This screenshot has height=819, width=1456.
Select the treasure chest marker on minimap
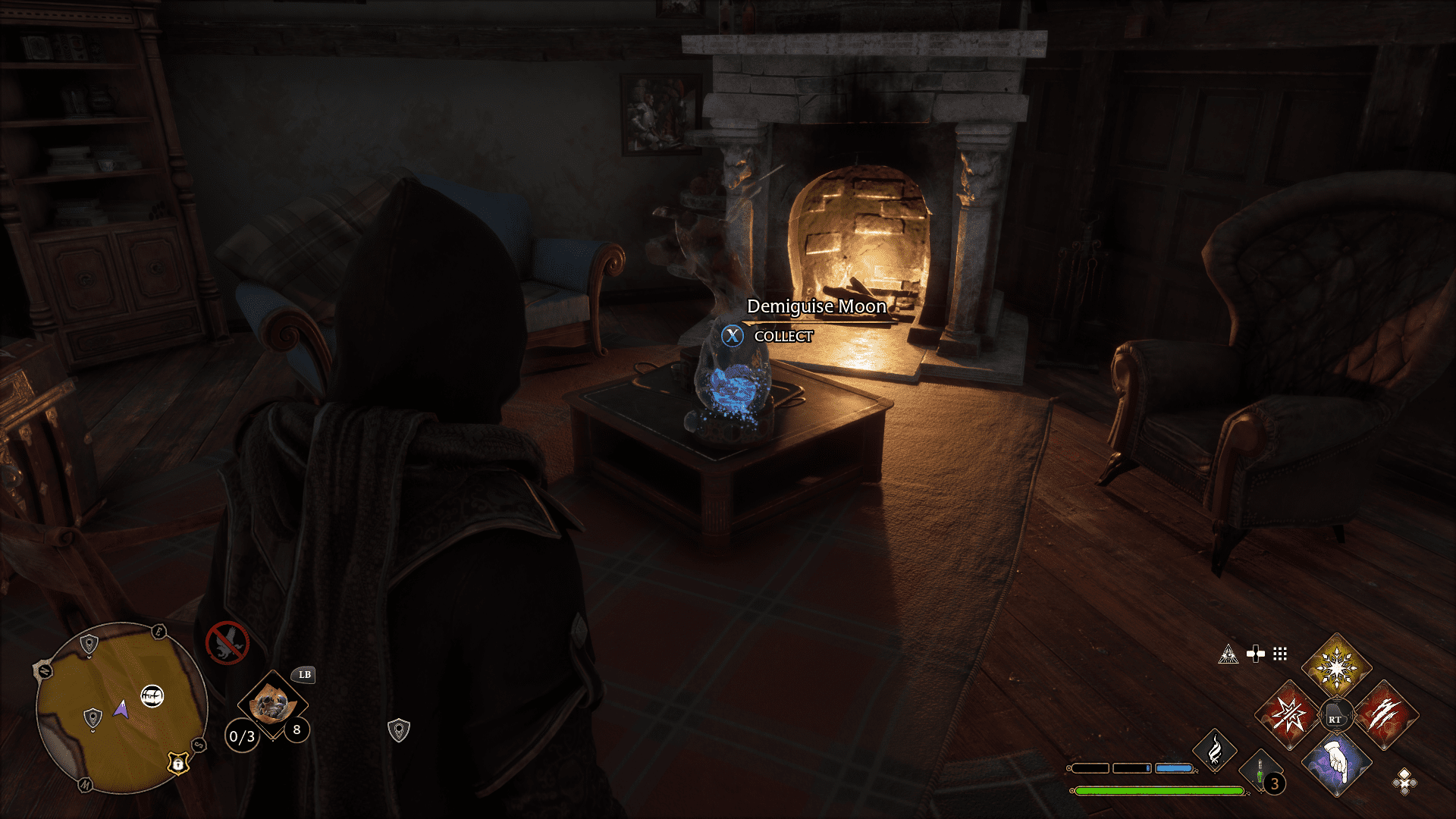(152, 695)
